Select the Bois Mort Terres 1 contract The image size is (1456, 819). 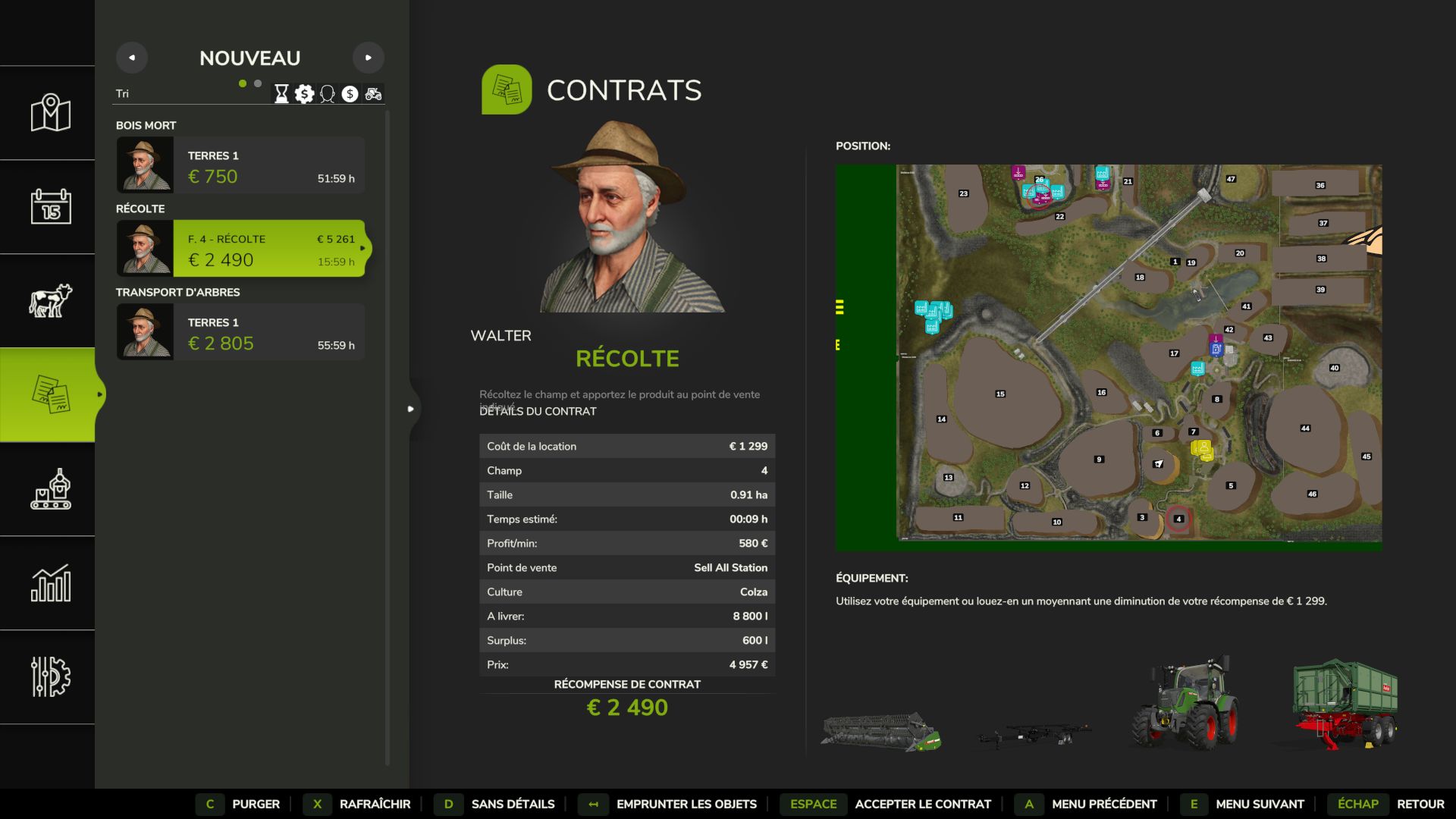point(240,165)
